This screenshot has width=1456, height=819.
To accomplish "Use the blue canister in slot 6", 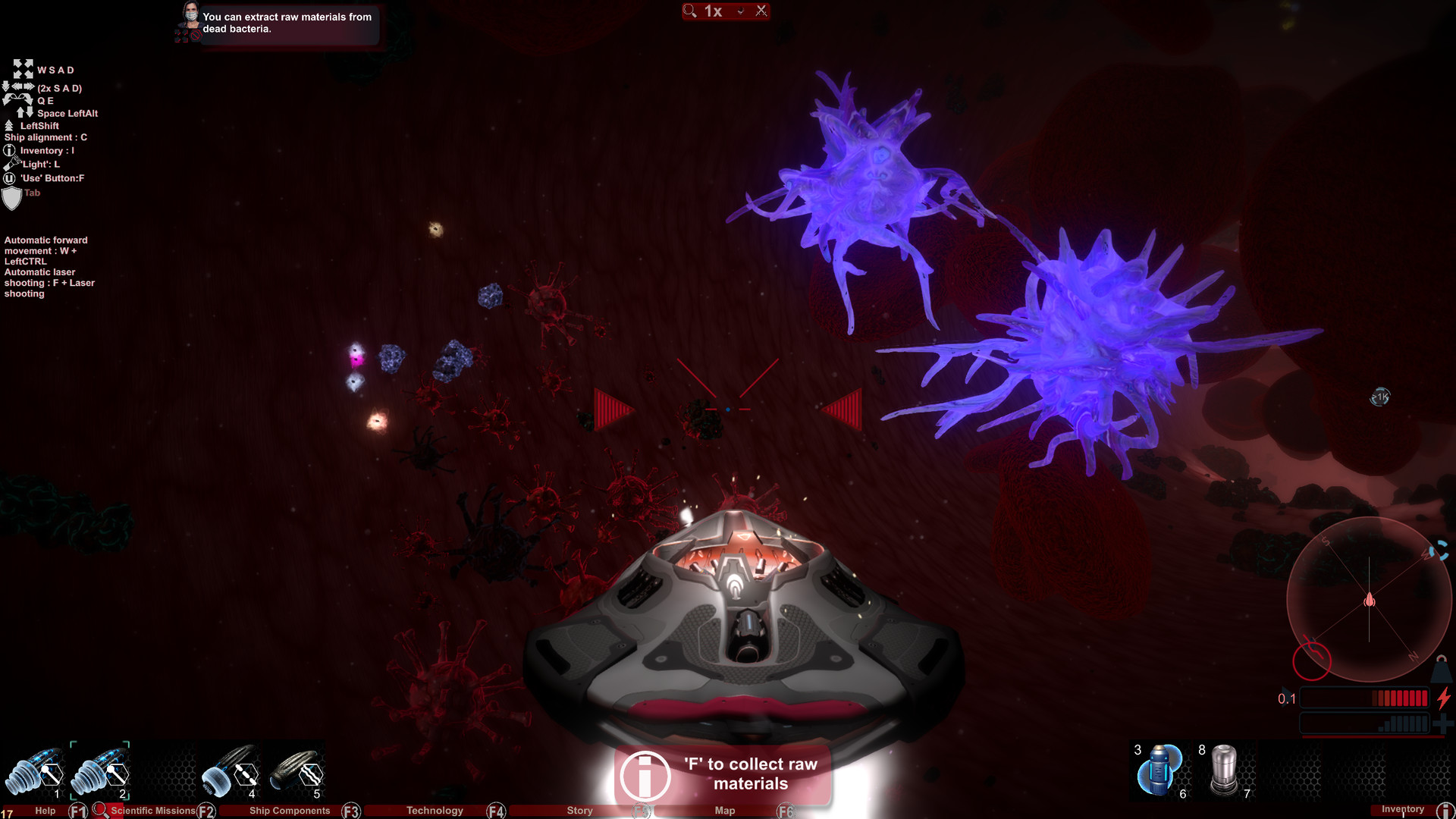I will click(1159, 770).
